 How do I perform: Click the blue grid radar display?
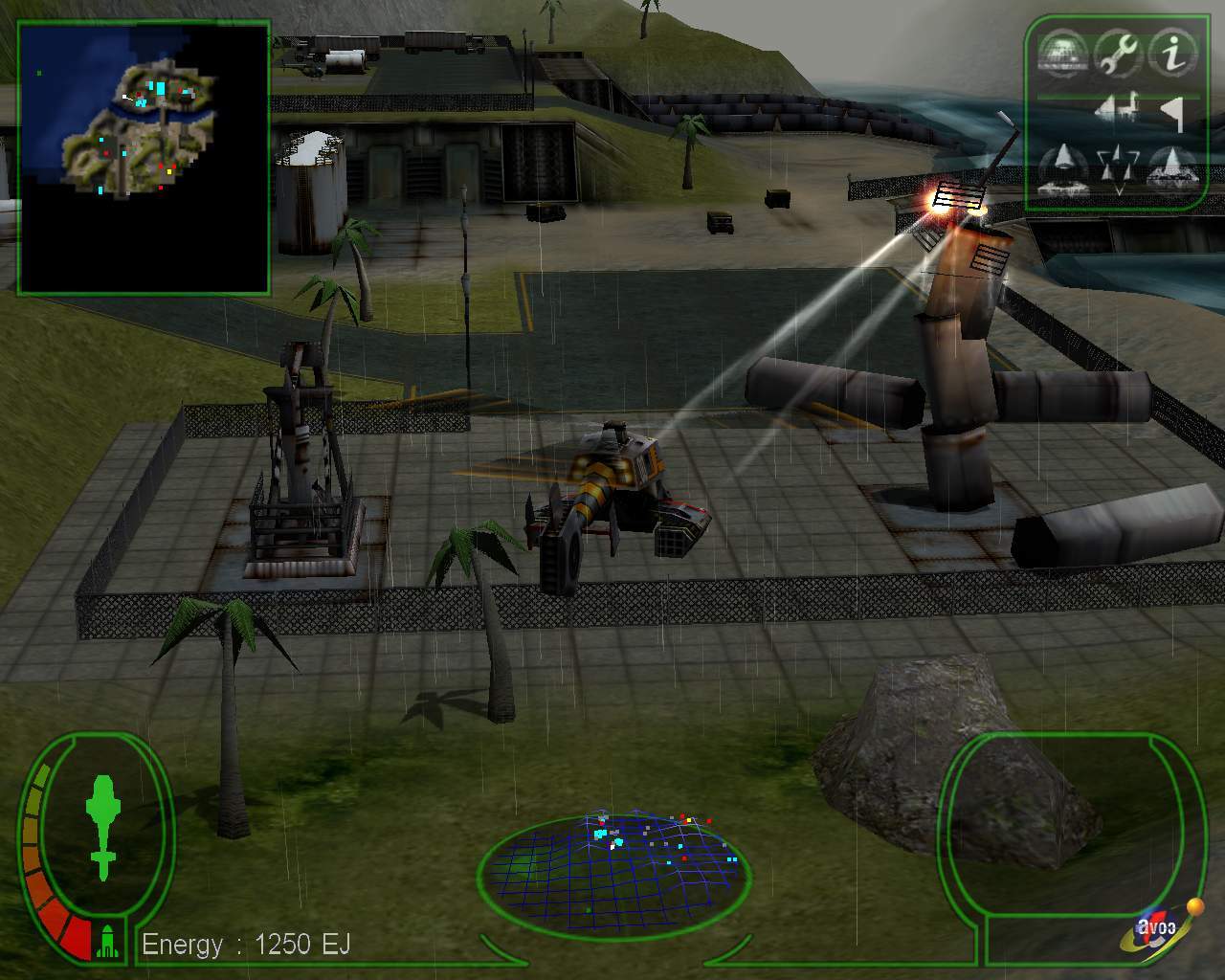tap(614, 869)
